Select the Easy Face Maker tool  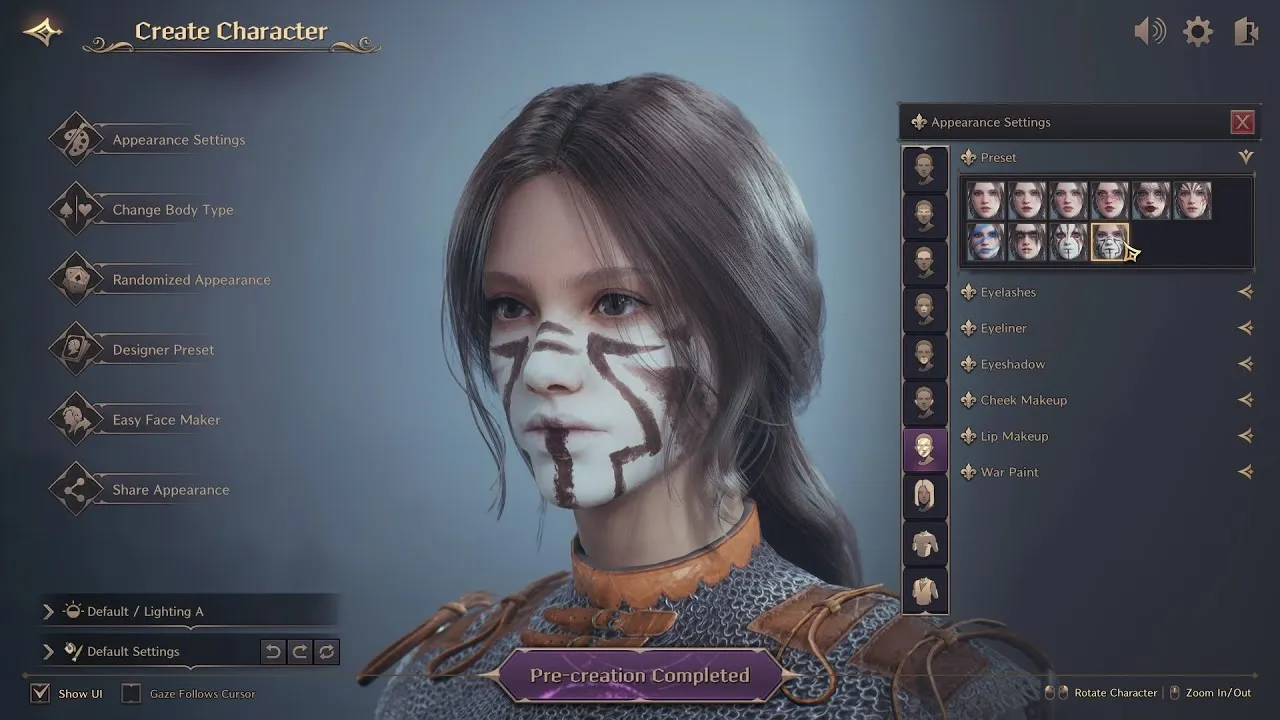[x=166, y=420]
